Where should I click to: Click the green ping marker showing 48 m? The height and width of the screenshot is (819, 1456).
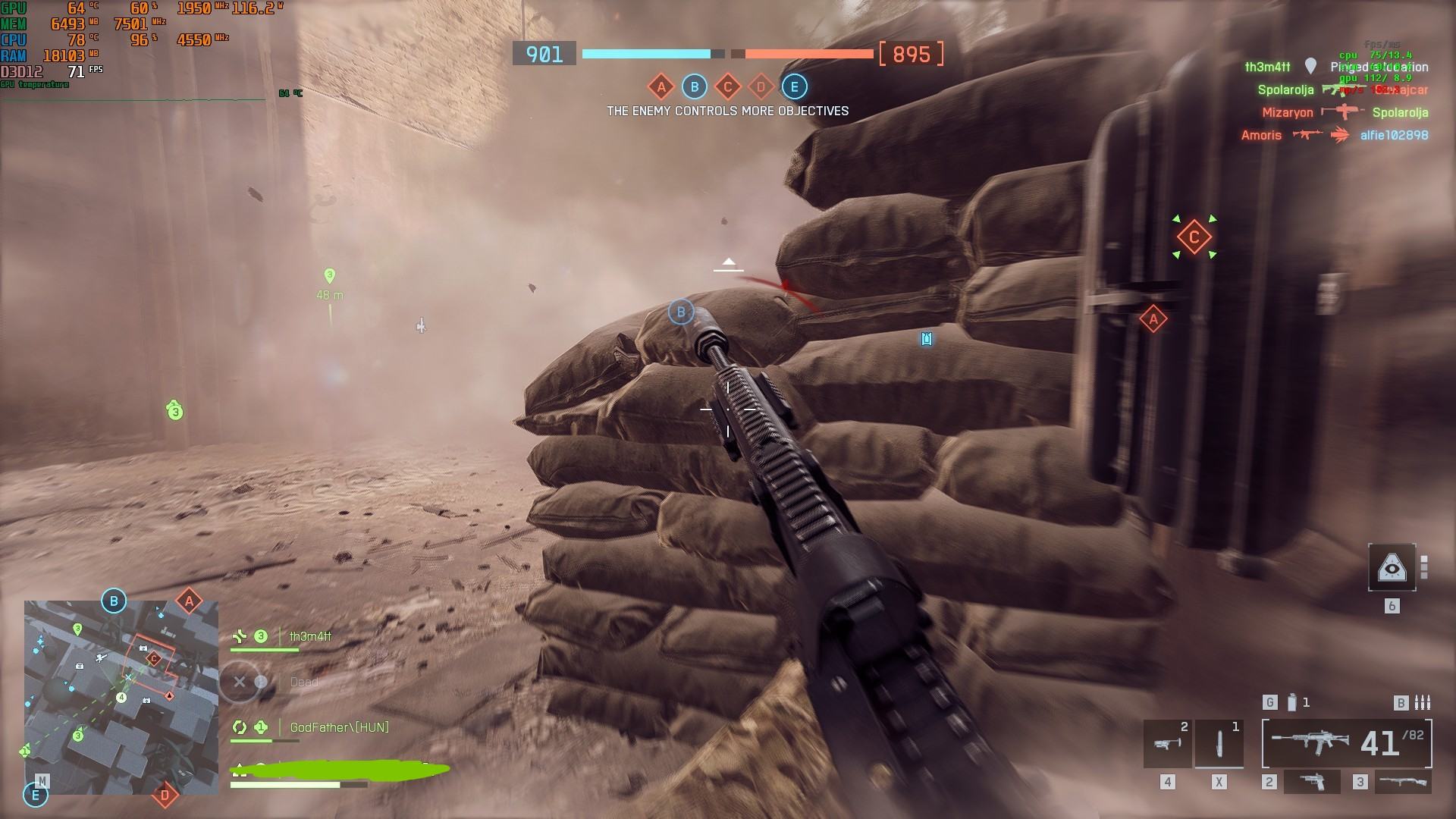[x=329, y=276]
